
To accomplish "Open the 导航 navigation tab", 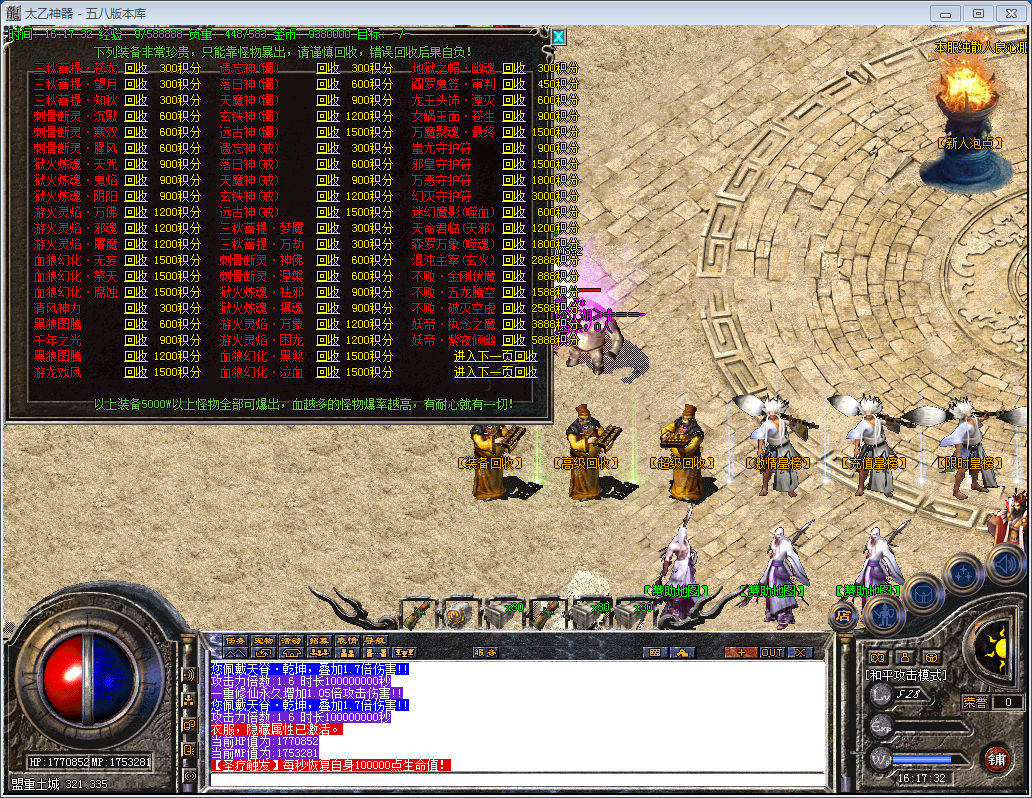I will (374, 641).
